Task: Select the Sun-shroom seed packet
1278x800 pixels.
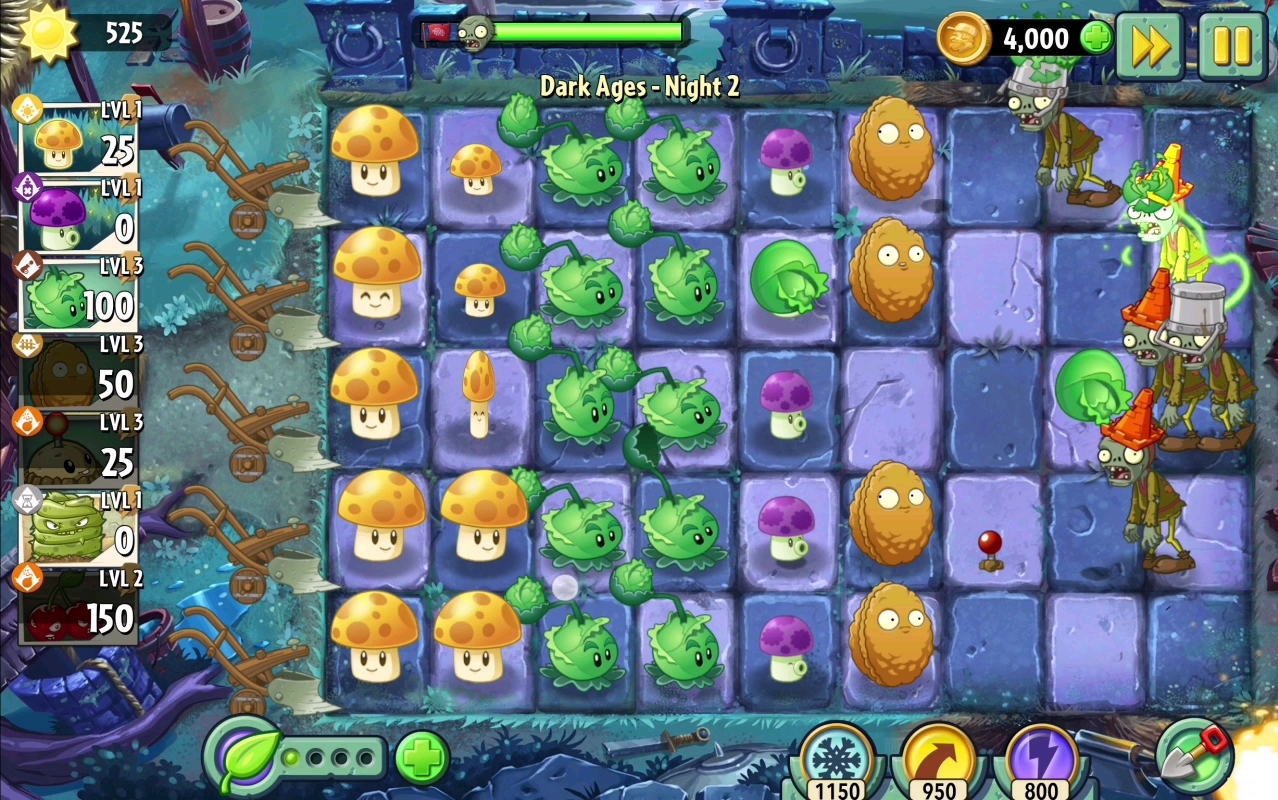Action: click(x=80, y=140)
